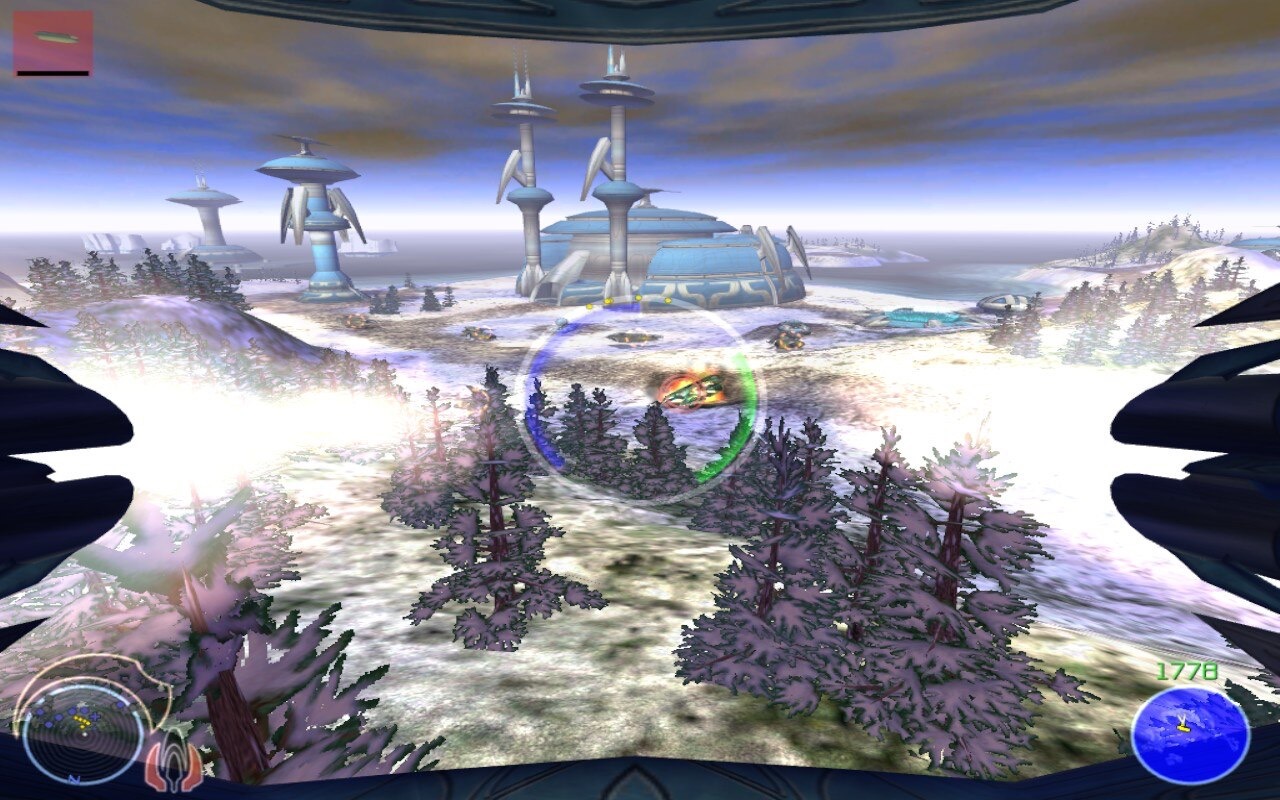Click the red target unit portrait

(53, 41)
